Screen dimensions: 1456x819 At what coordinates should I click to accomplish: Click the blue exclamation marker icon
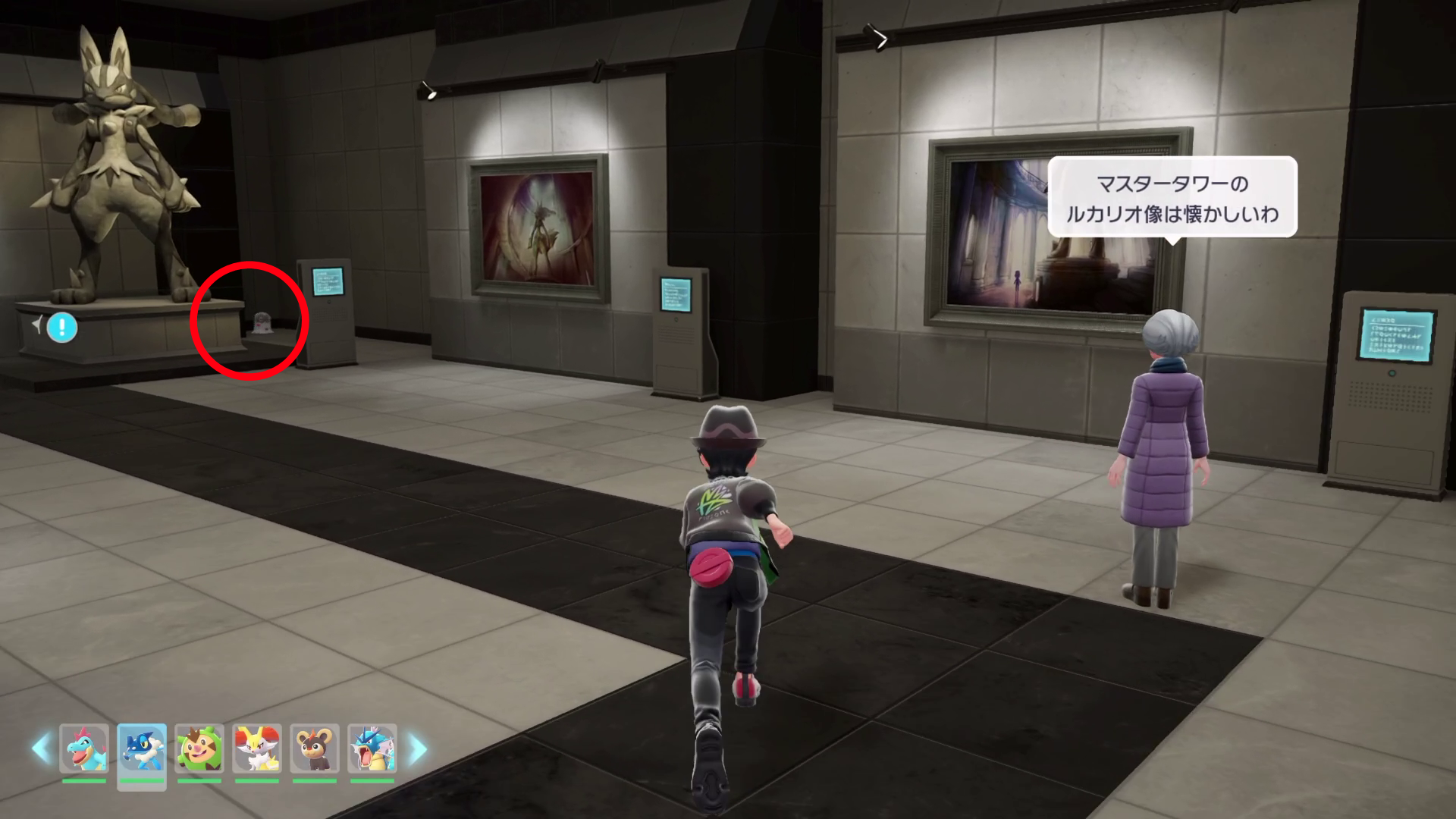pos(62,328)
